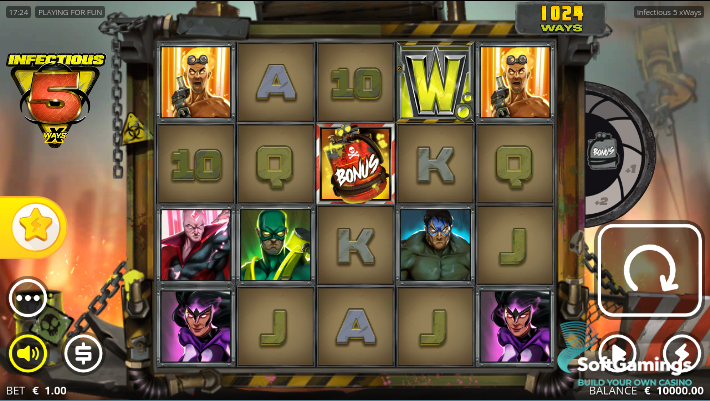
Task: Click the SoftGamings logo overlay
Action: [x=638, y=364]
